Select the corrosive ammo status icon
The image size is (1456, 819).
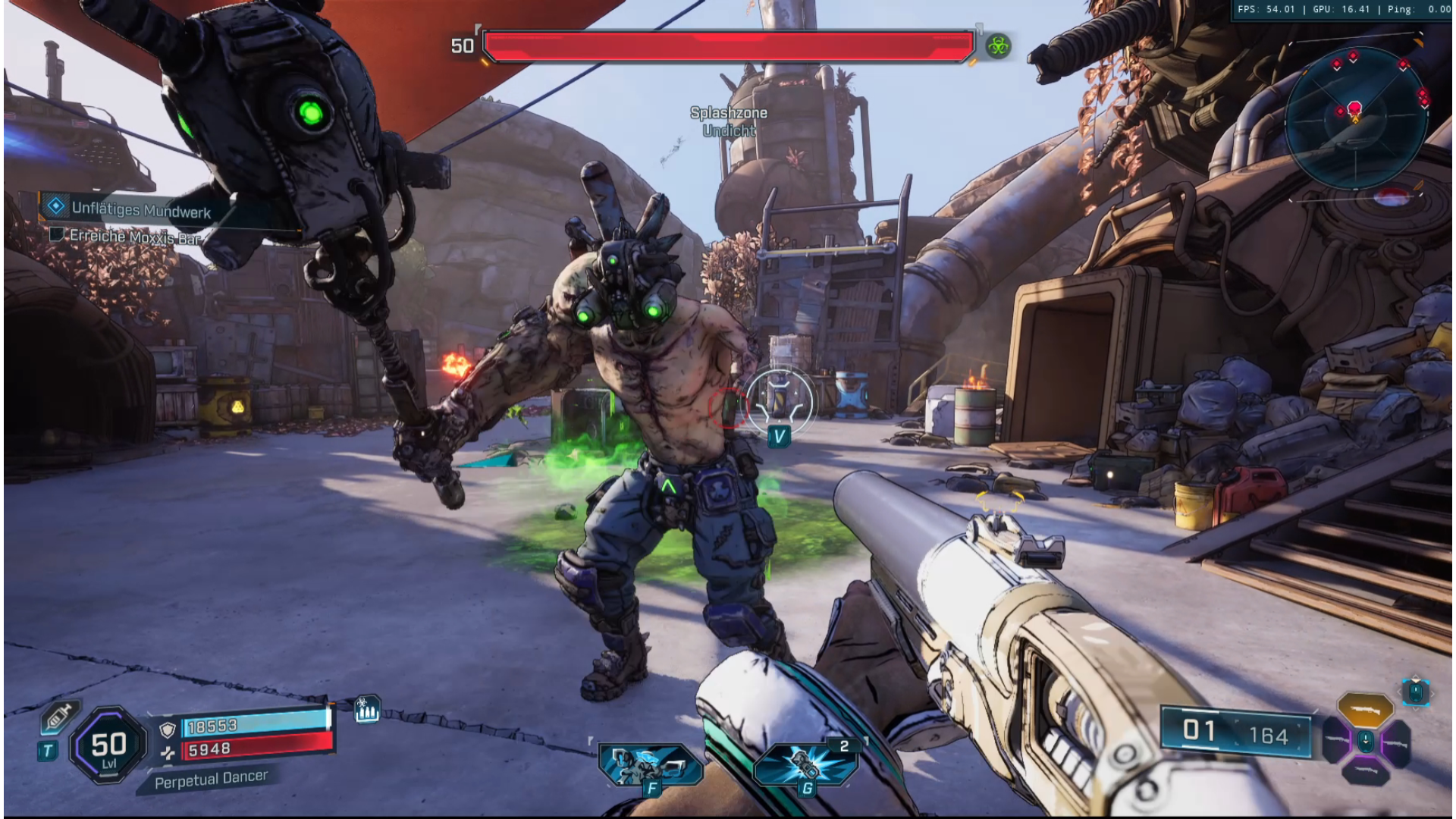coord(367,710)
